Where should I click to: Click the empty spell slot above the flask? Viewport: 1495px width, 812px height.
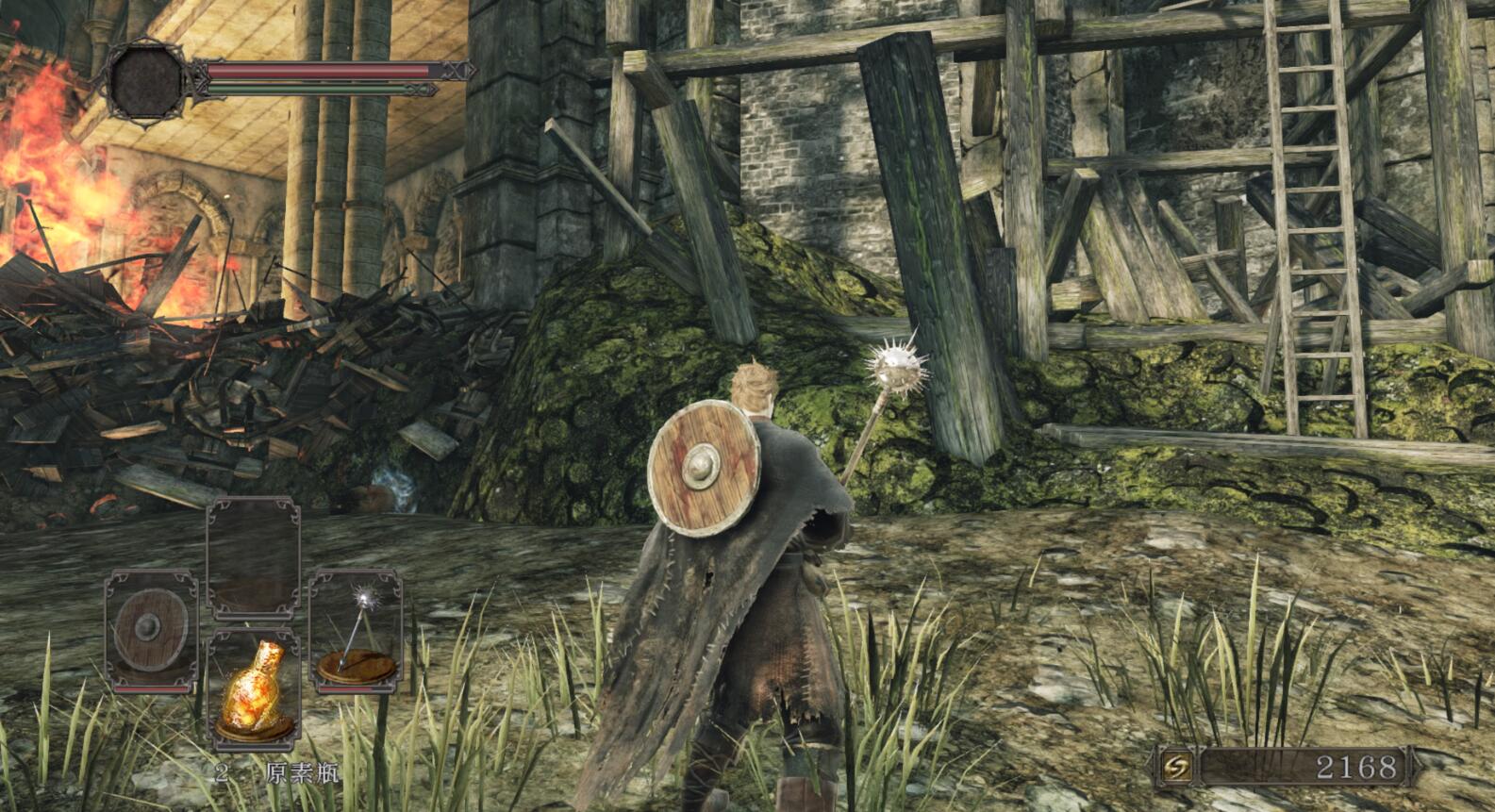click(253, 558)
